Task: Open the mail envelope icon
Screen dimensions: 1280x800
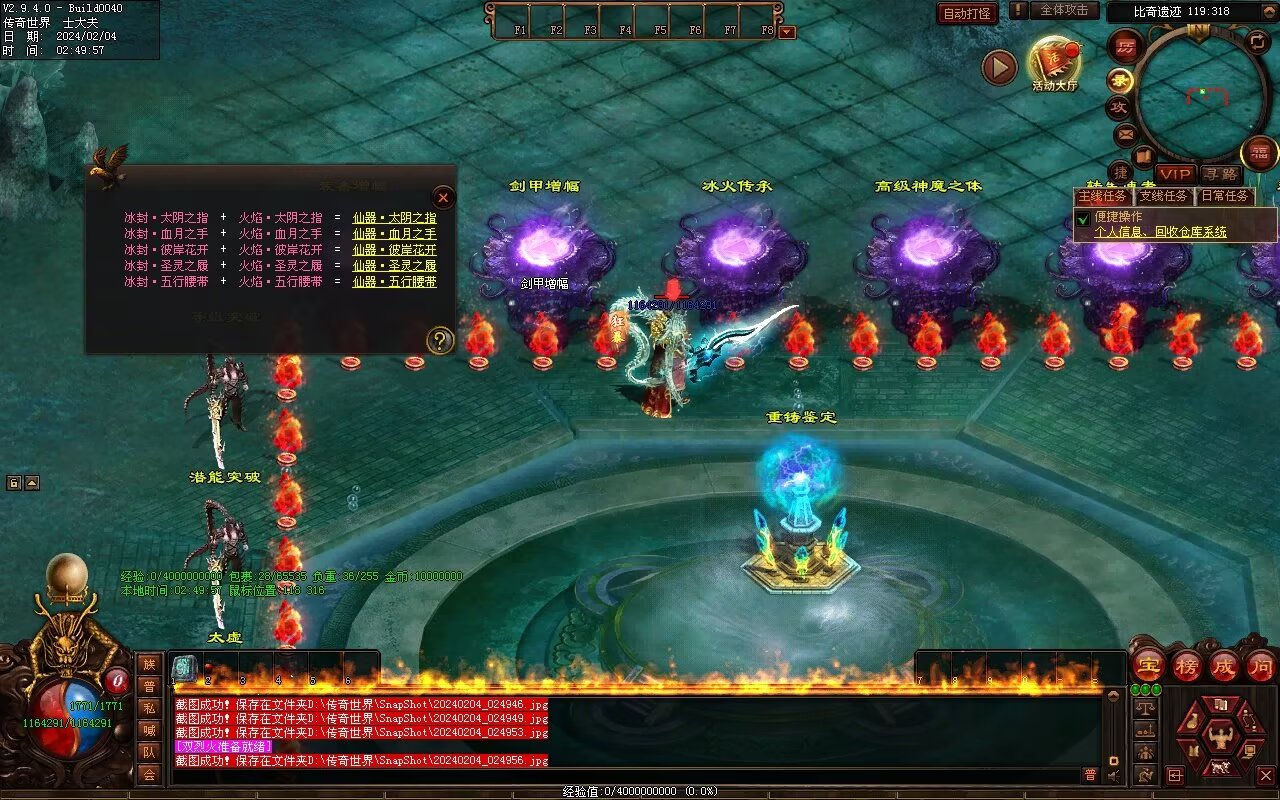Action: pyautogui.click(x=1125, y=132)
